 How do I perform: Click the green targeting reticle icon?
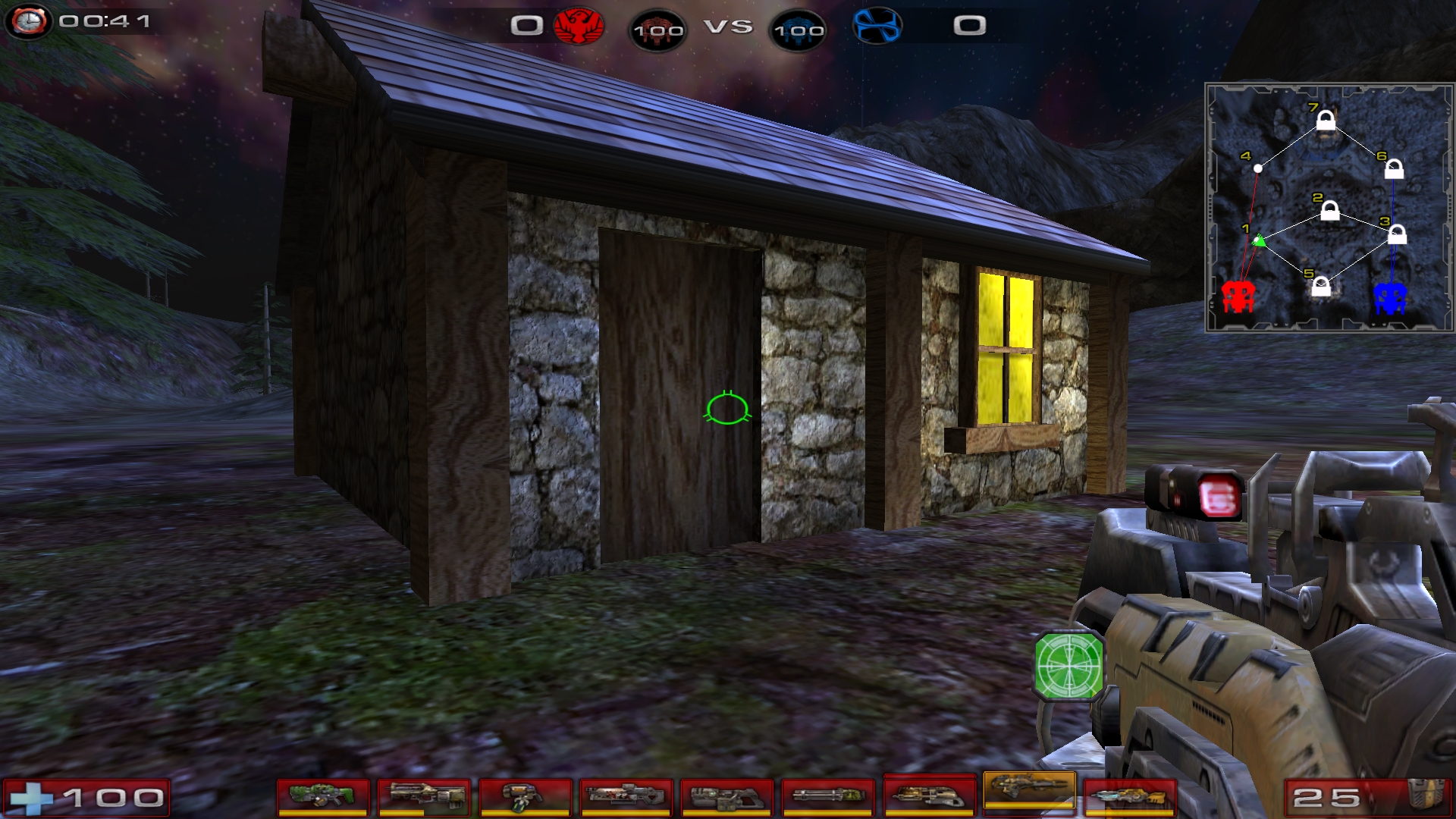pyautogui.click(x=1069, y=665)
